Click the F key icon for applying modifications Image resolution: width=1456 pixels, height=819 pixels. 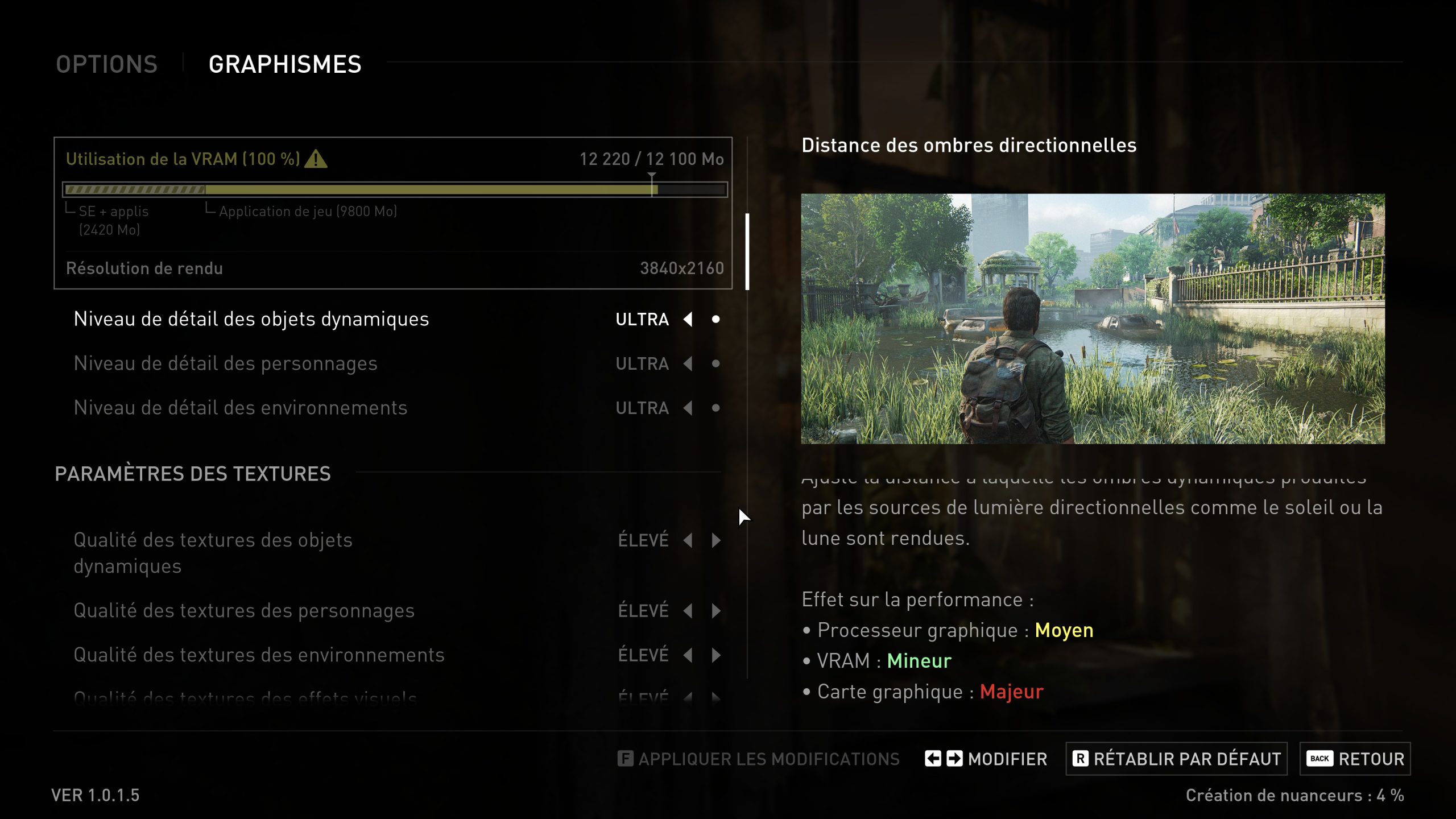click(x=626, y=758)
